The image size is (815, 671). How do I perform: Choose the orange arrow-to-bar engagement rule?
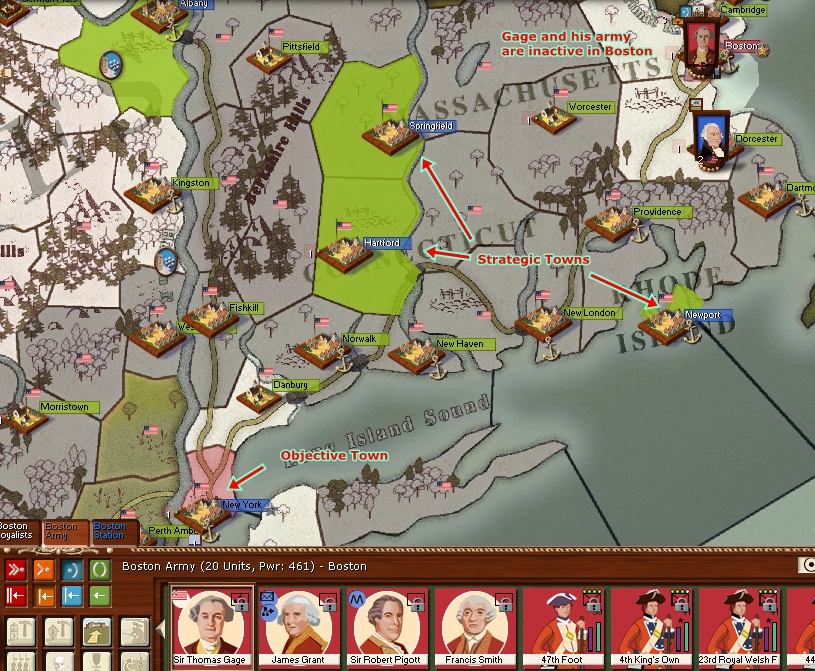45,597
